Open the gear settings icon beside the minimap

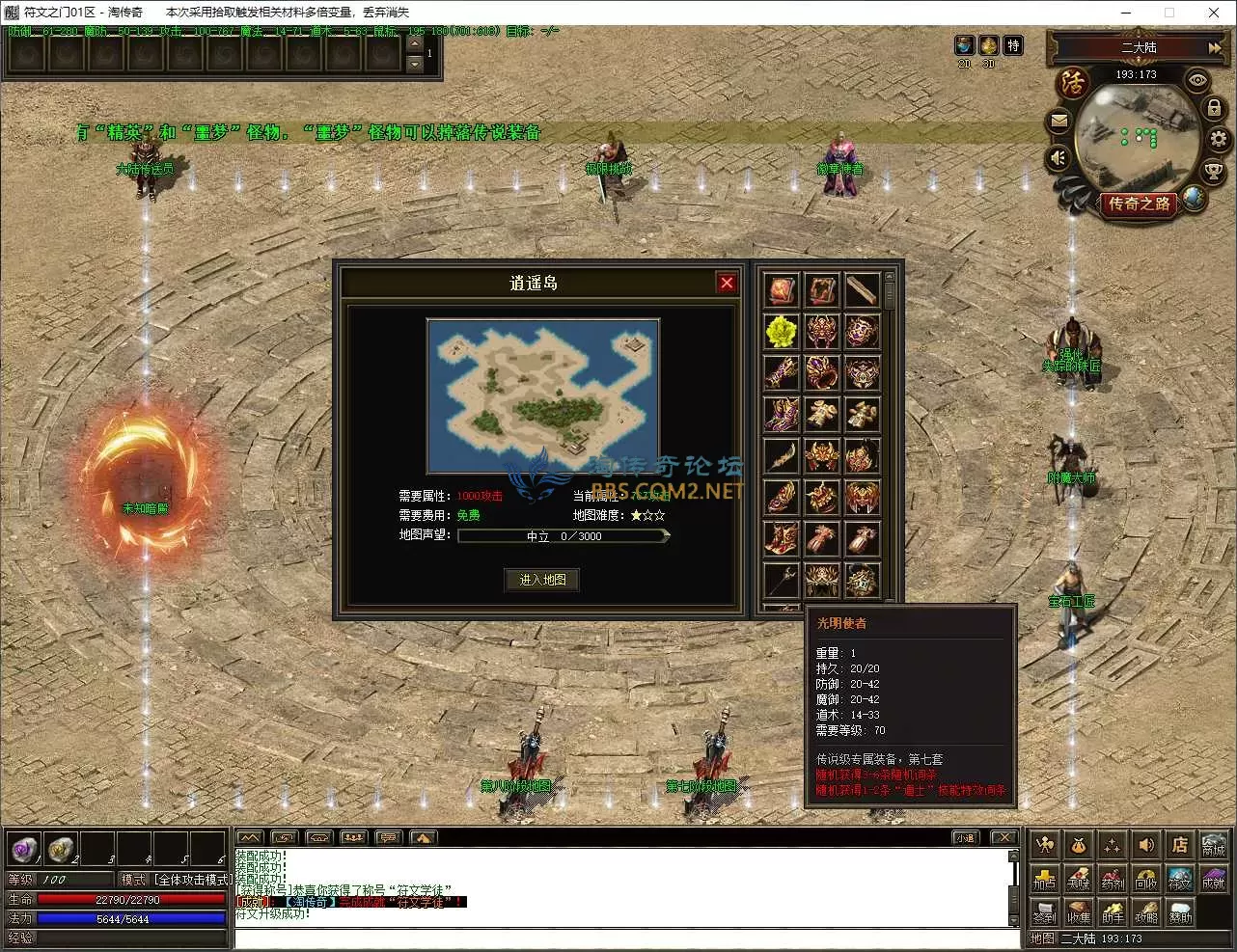(1219, 139)
